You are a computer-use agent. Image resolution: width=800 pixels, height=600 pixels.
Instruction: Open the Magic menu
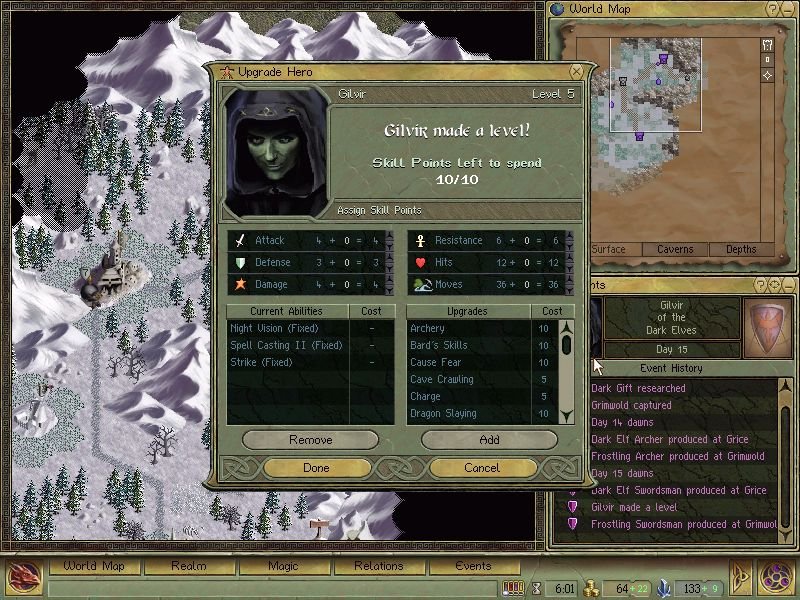(x=283, y=566)
